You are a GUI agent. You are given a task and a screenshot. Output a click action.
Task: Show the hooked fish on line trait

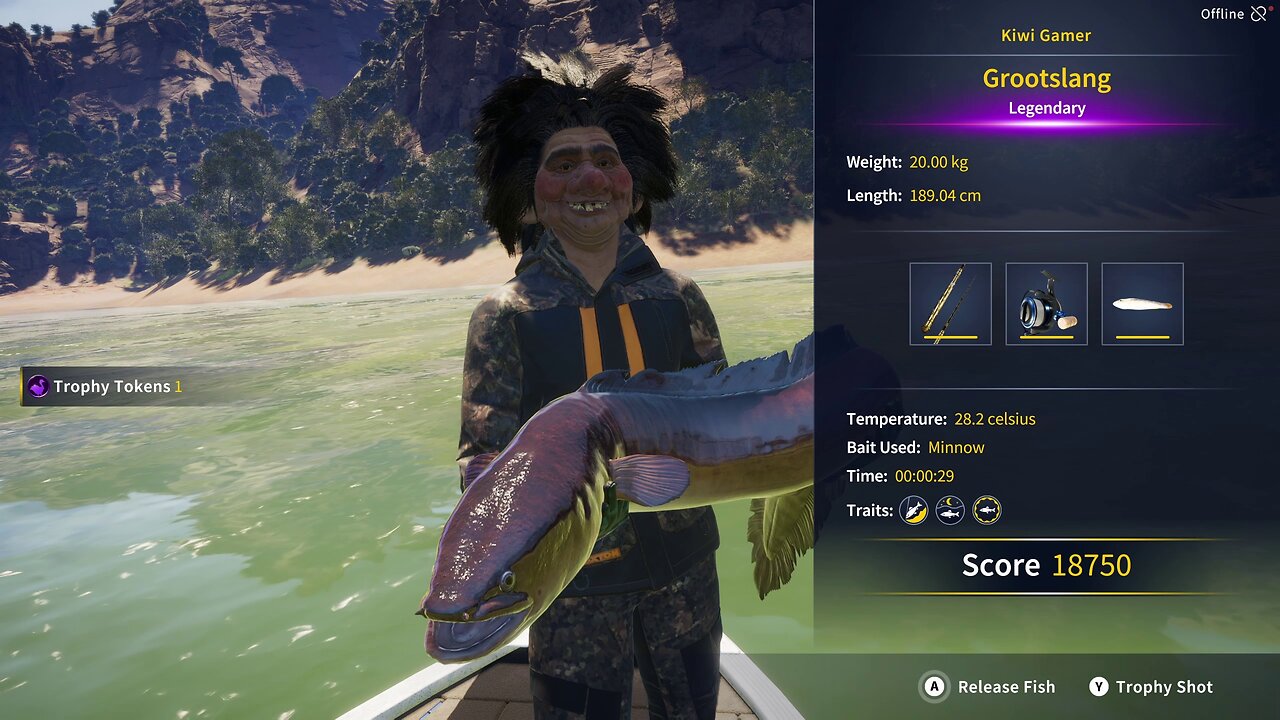(913, 511)
